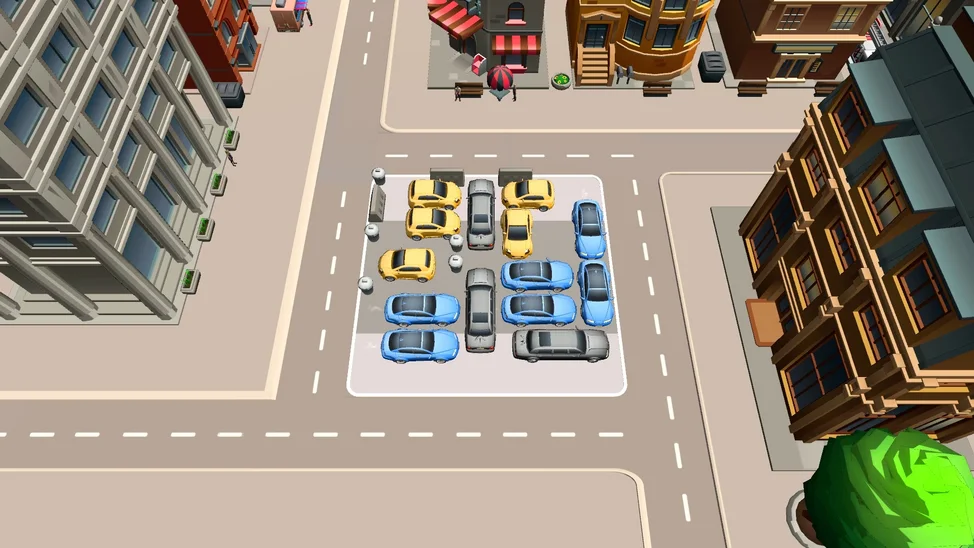Select the horizontal gray limousine

(560, 344)
